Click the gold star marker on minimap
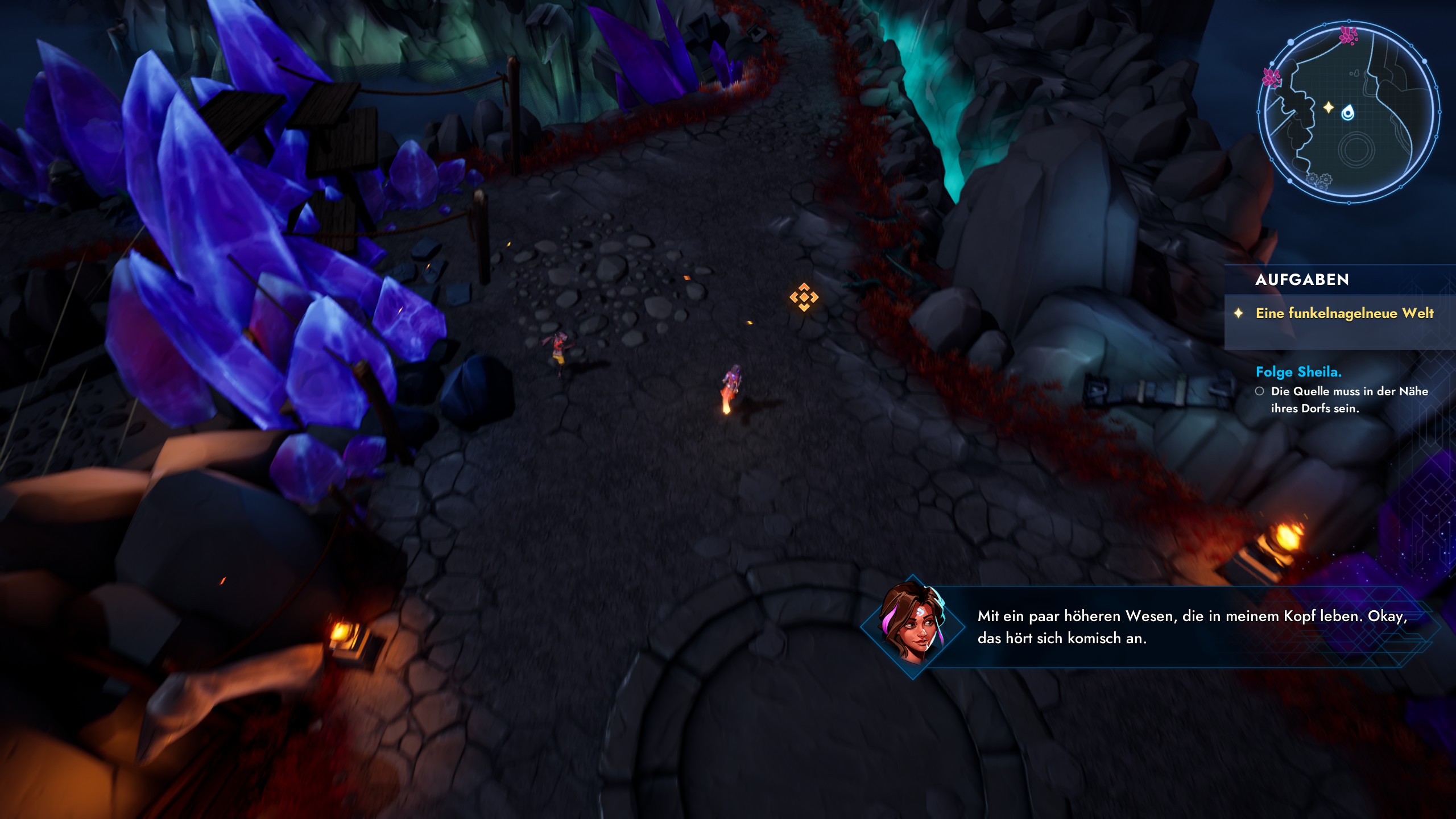 coord(1328,107)
